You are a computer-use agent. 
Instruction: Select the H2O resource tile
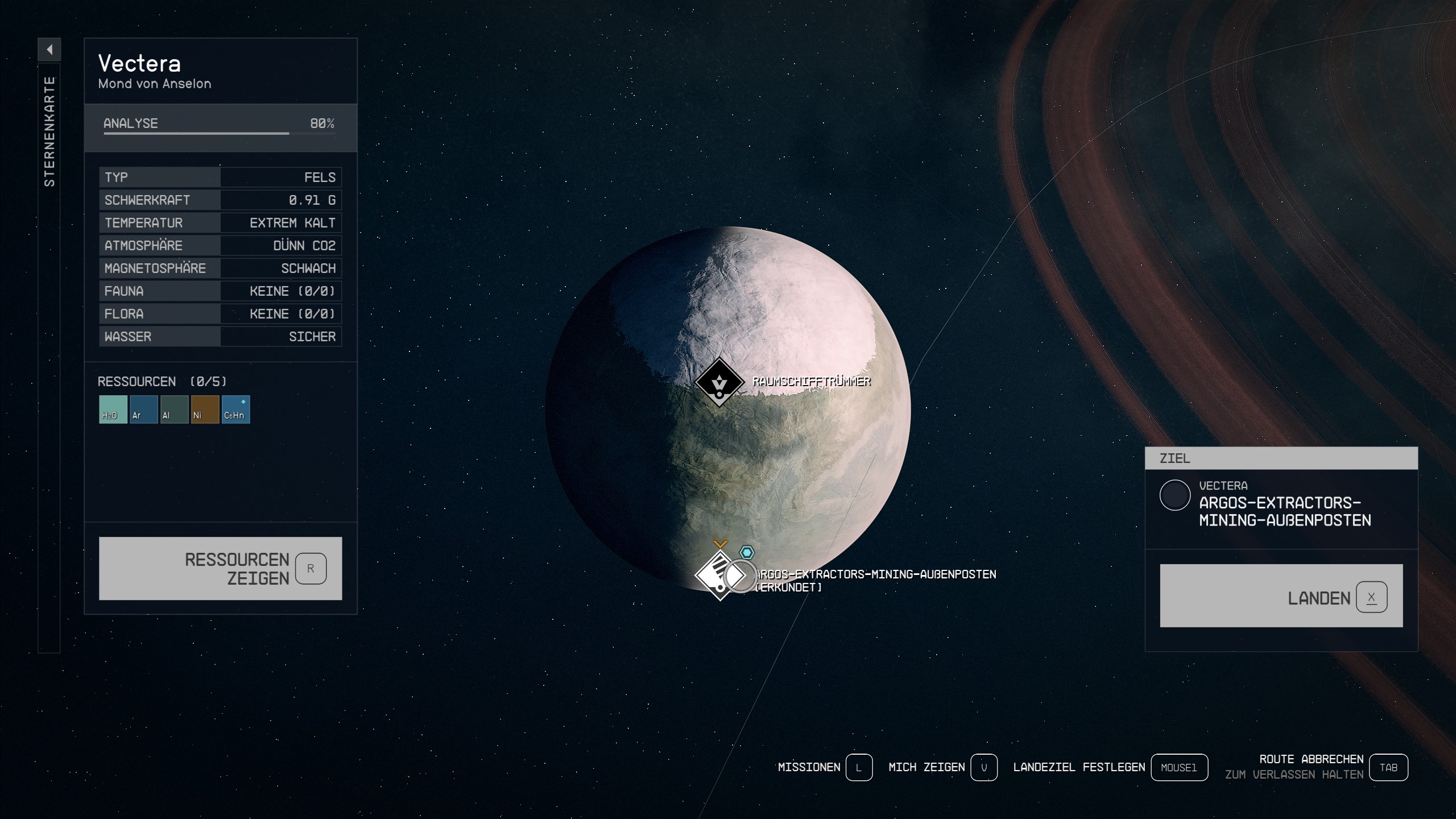point(113,409)
